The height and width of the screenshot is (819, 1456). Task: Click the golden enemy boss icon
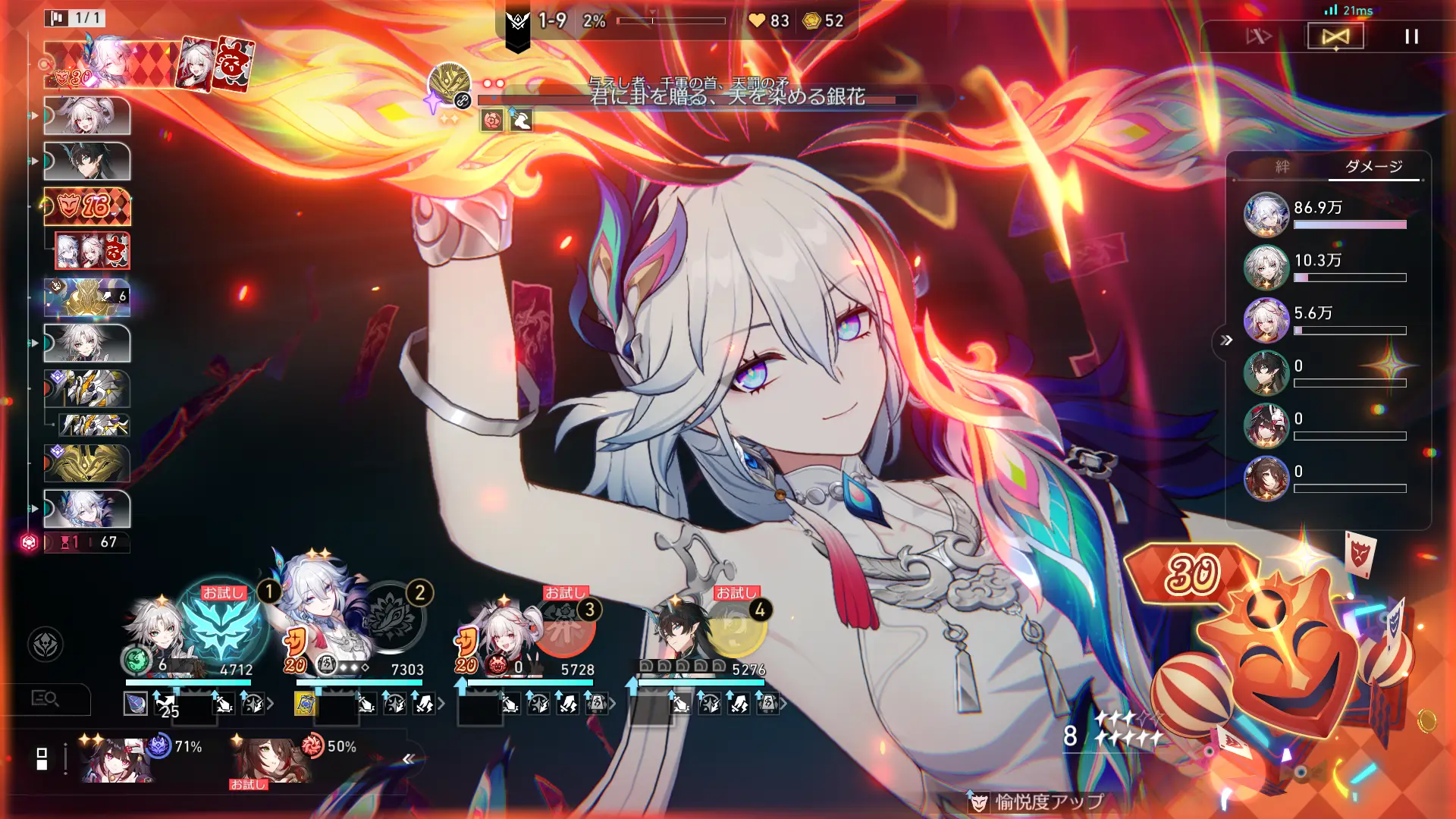[x=449, y=83]
